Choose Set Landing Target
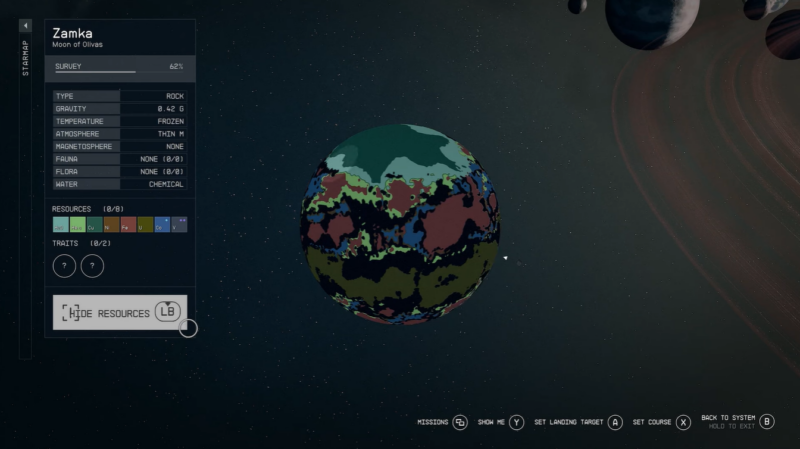Viewport: 800px width, 449px height. 578,422
